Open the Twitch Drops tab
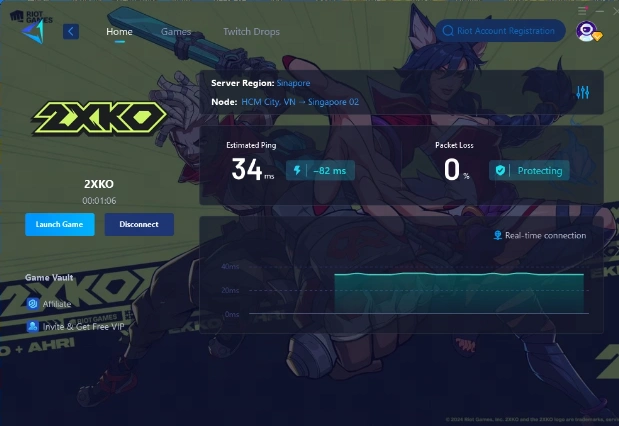 (251, 32)
